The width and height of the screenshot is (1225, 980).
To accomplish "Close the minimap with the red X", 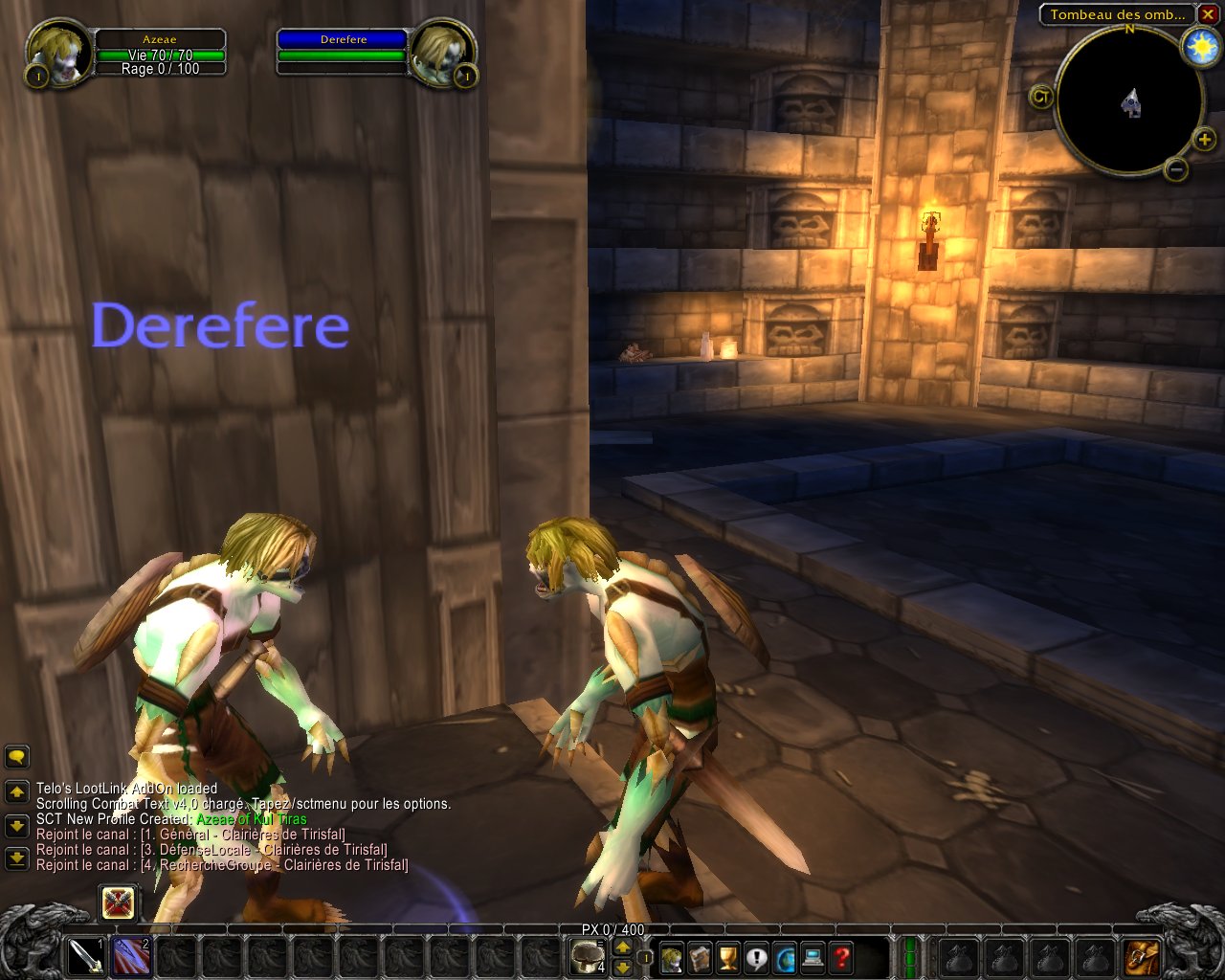I will [1210, 14].
